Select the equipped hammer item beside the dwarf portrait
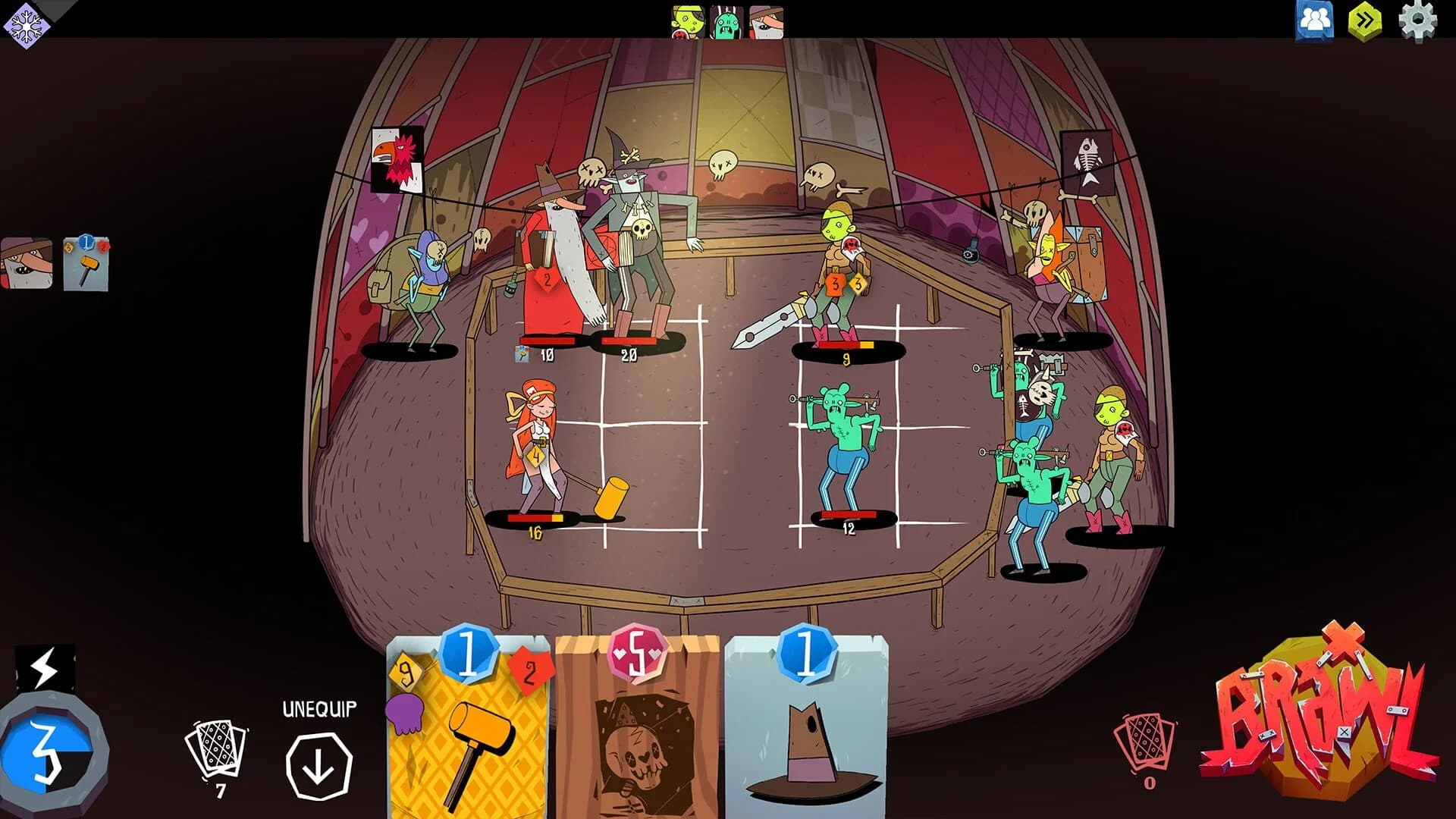This screenshot has height=819, width=1456. [86, 265]
